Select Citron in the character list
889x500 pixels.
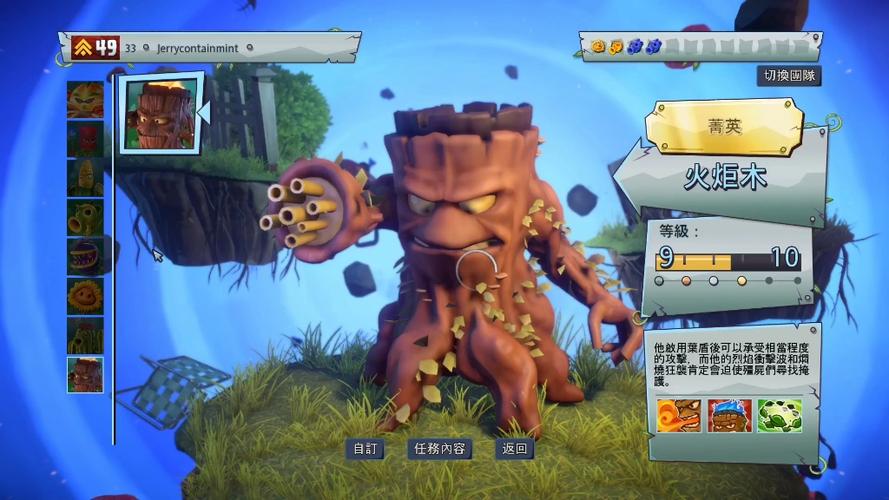85,99
